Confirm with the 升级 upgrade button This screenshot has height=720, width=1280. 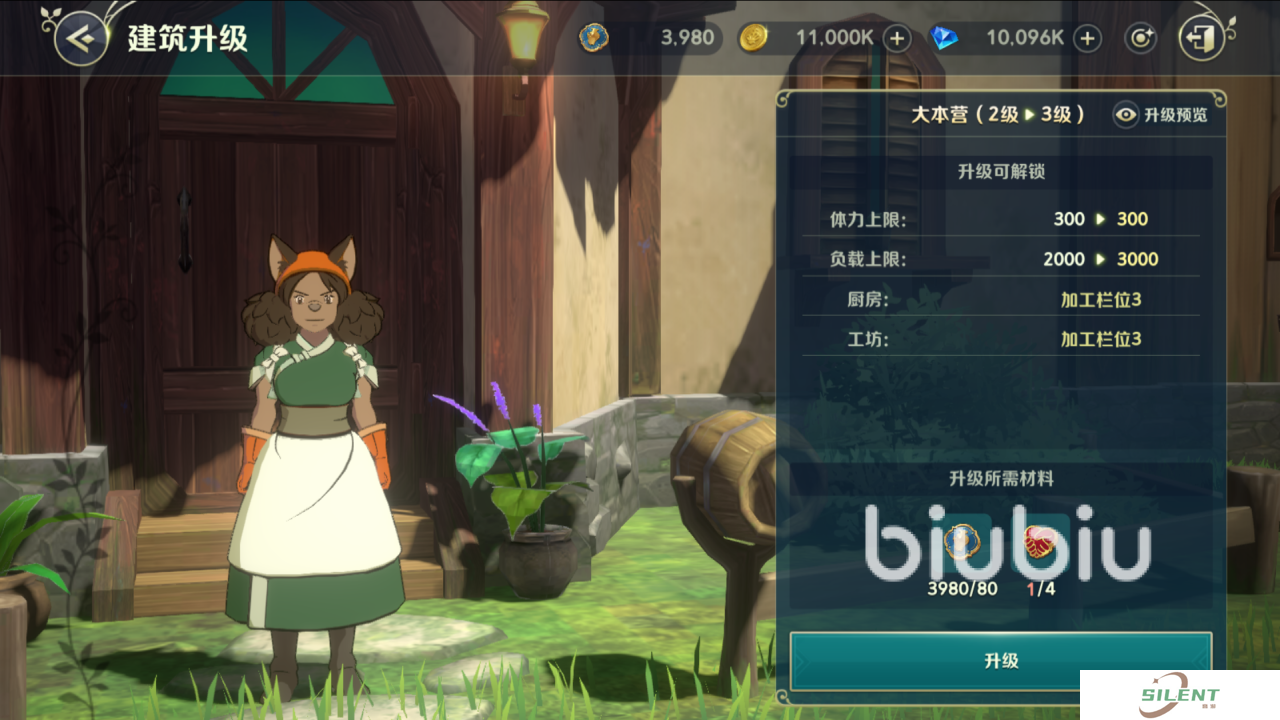coord(1000,661)
